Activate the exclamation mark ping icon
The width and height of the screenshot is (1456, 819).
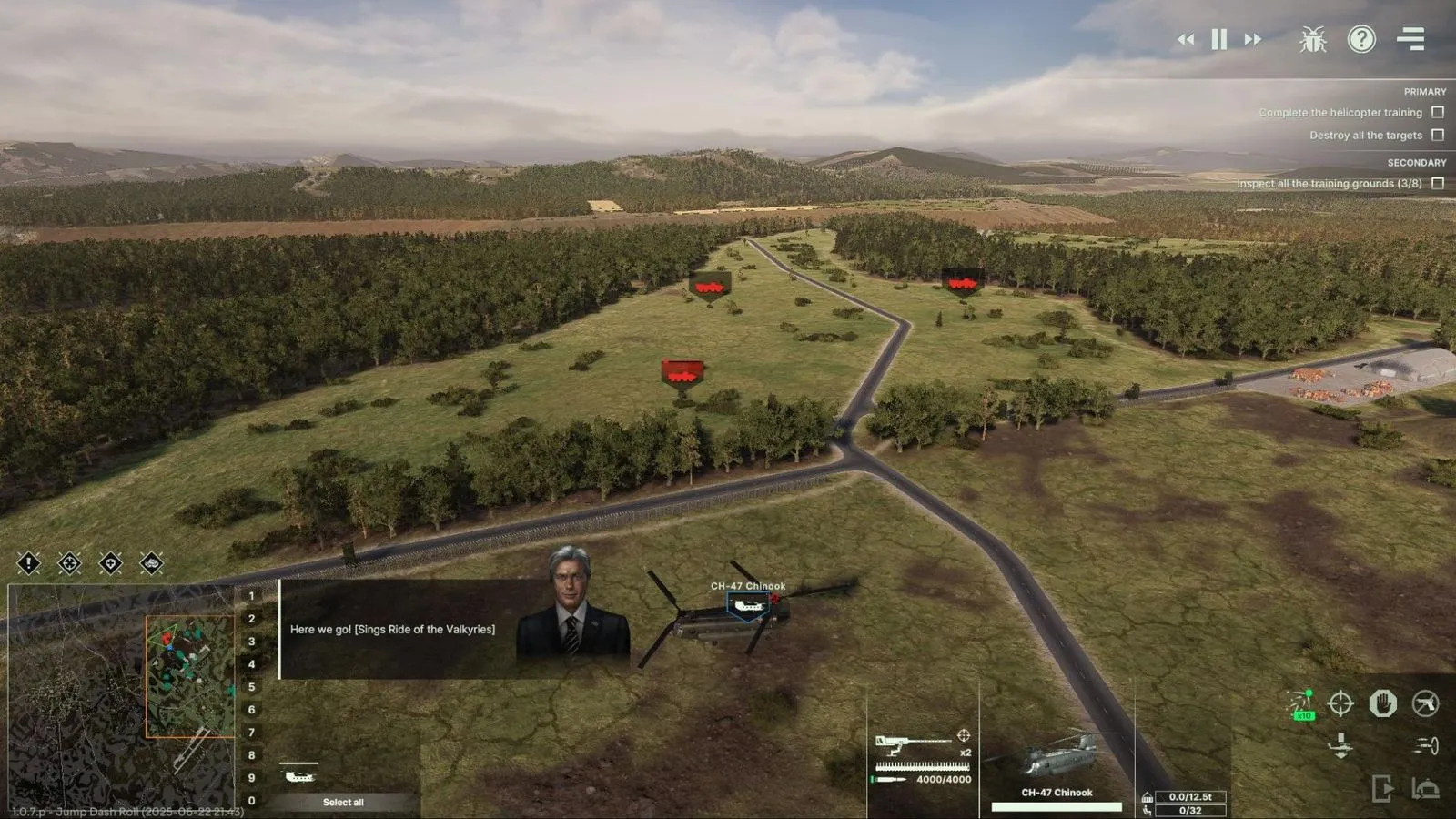[29, 564]
